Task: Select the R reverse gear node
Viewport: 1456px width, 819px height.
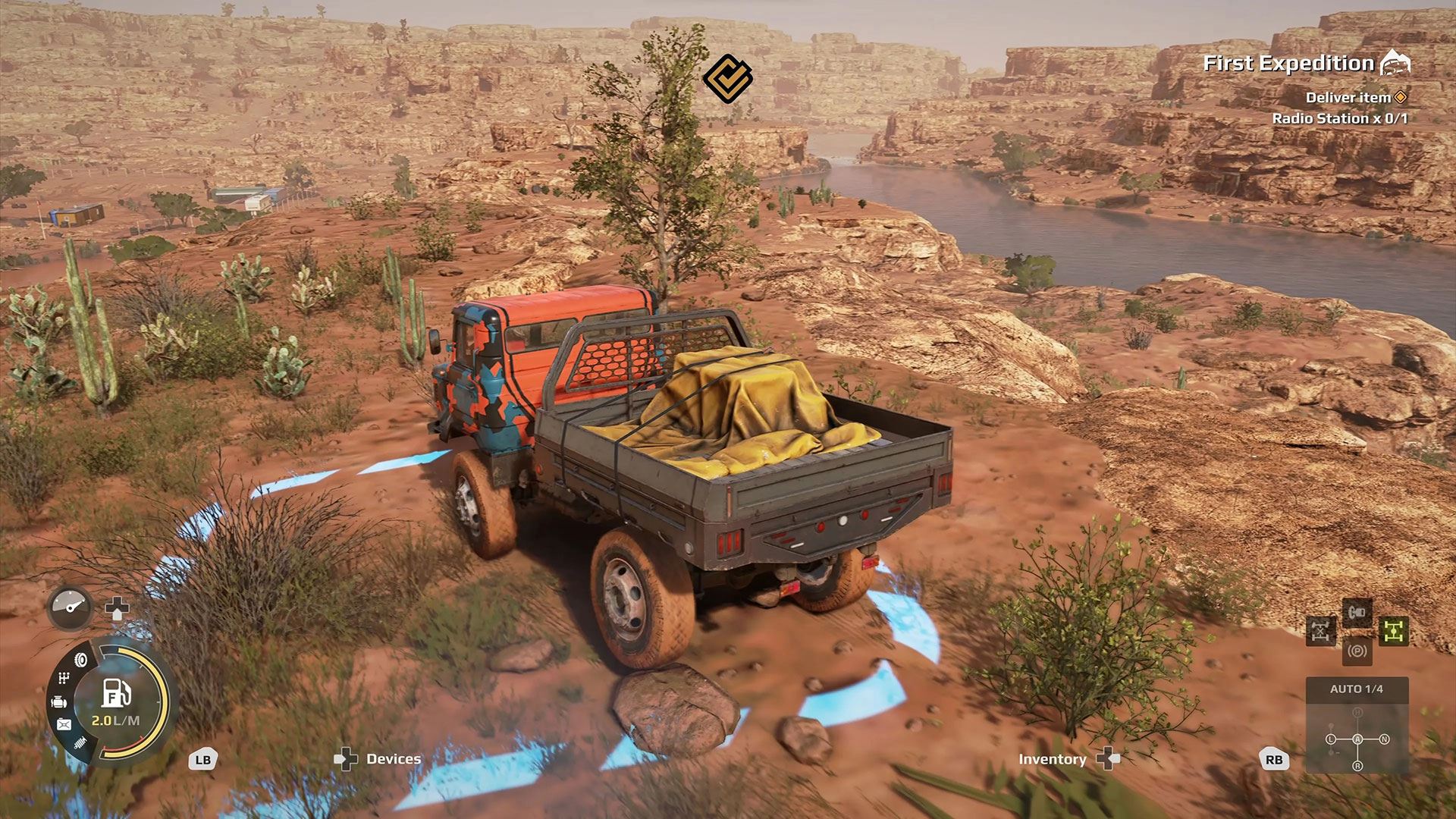Action: (x=1357, y=766)
